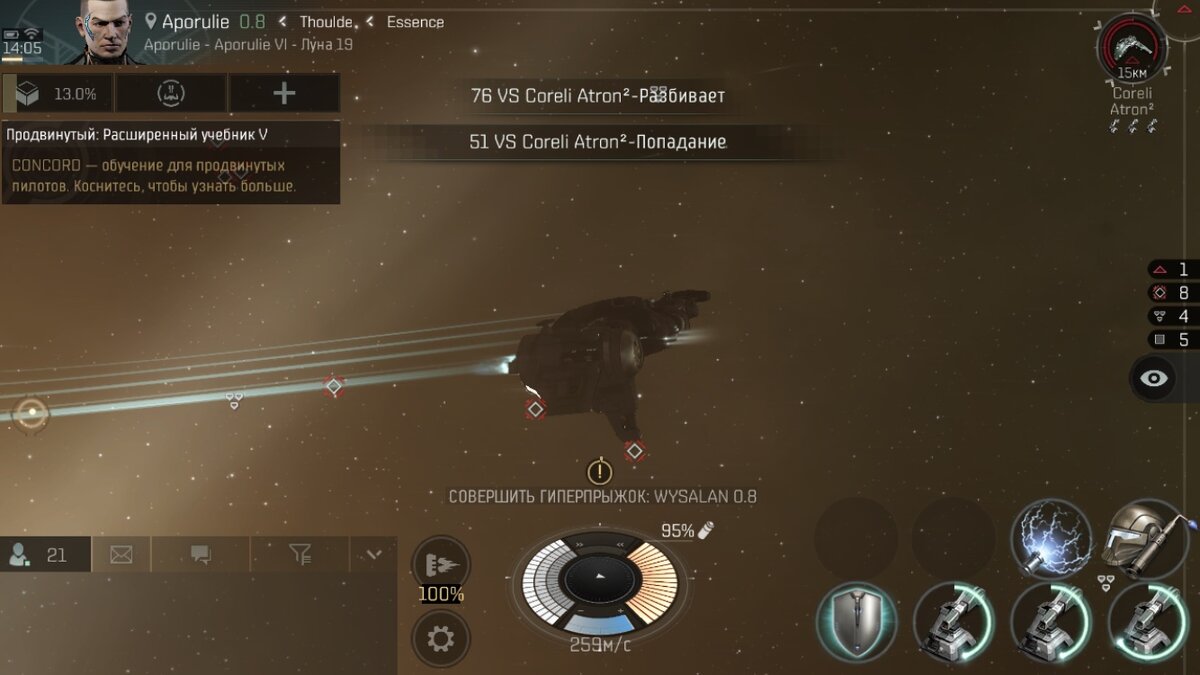
Task: Activate the shield module
Action: tap(856, 622)
